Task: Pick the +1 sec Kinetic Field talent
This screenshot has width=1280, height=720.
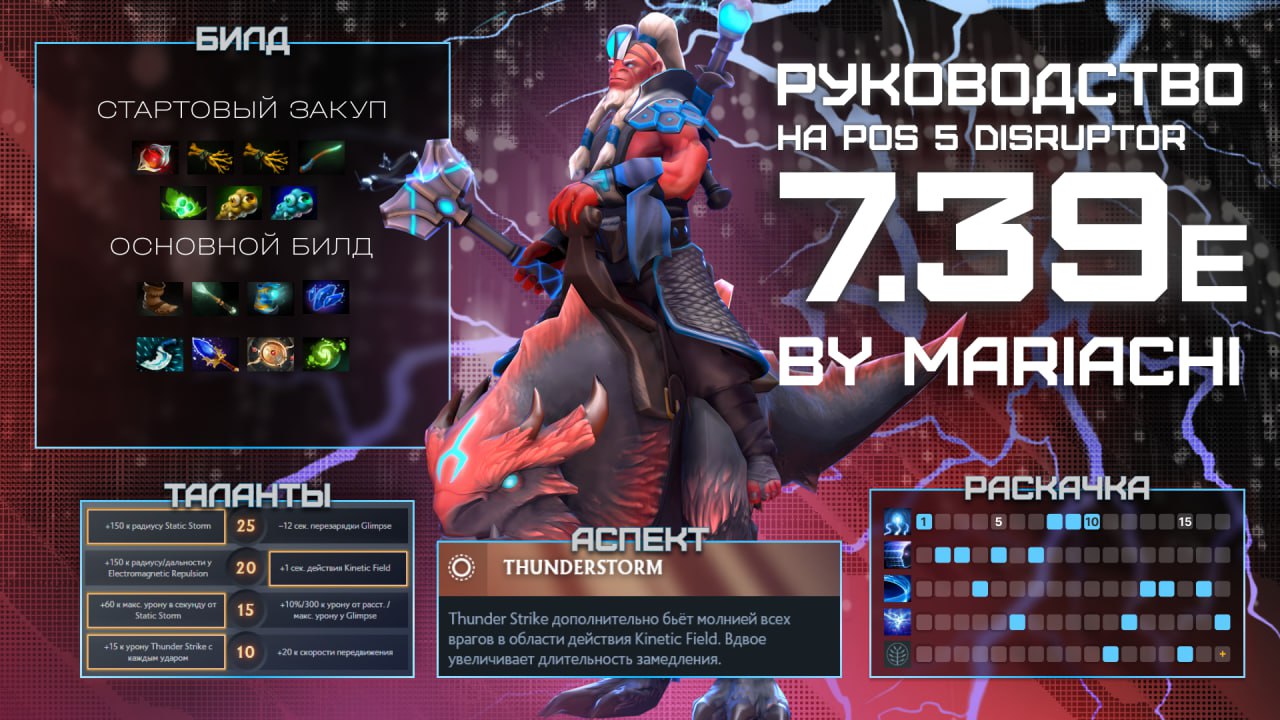Action: [x=338, y=568]
